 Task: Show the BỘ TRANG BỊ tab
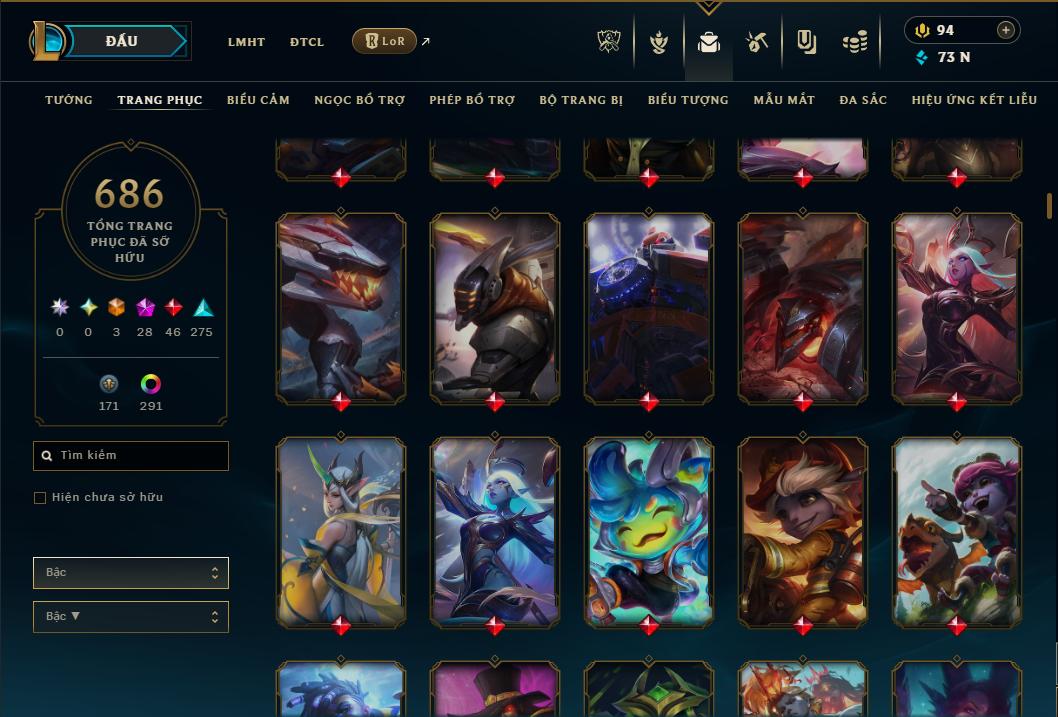pos(581,100)
